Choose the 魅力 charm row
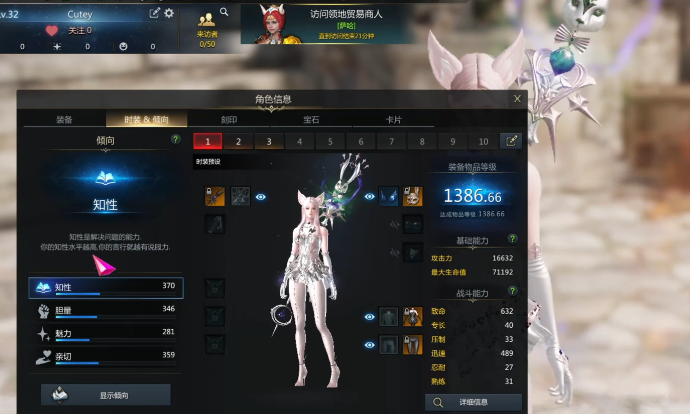690x414 pixels. [x=106, y=332]
